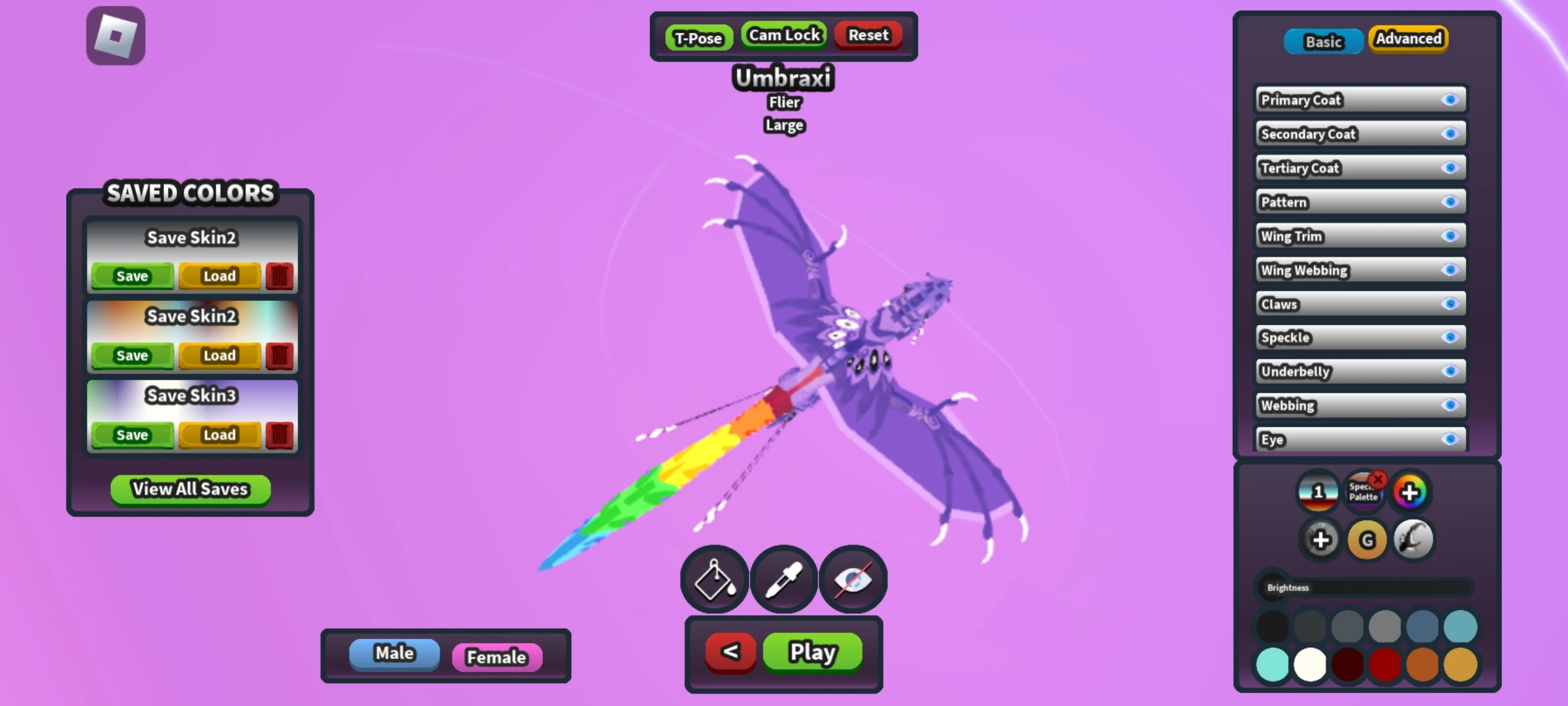Screen dimensions: 1568x706
Task: Click the crossed-eye hide UI icon
Action: [853, 579]
